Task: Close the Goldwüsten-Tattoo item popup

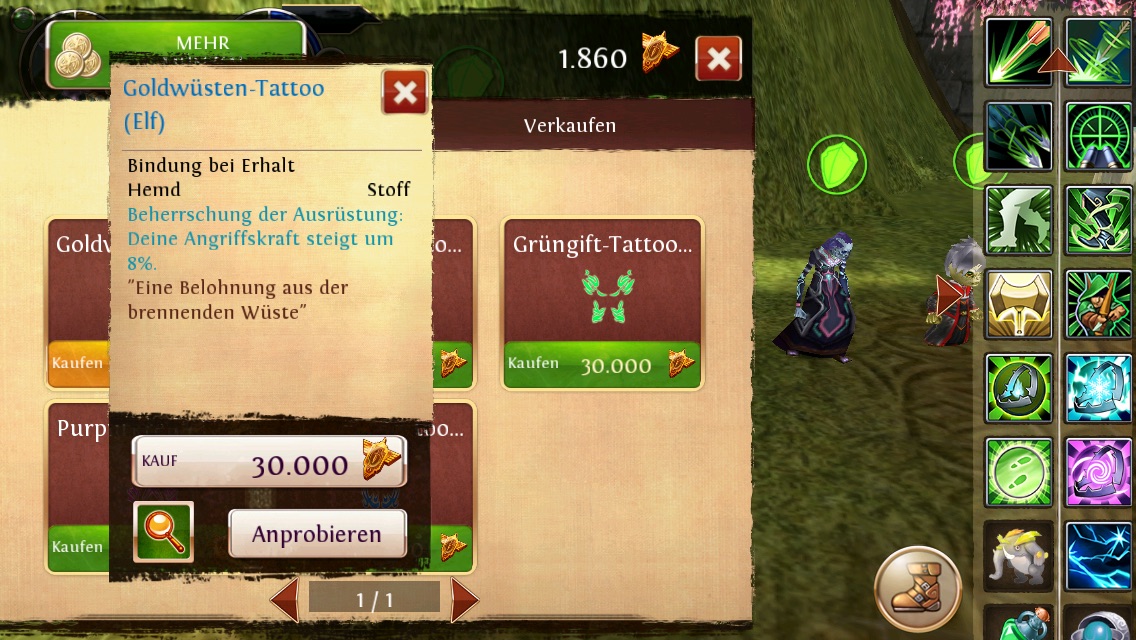Action: click(x=405, y=93)
